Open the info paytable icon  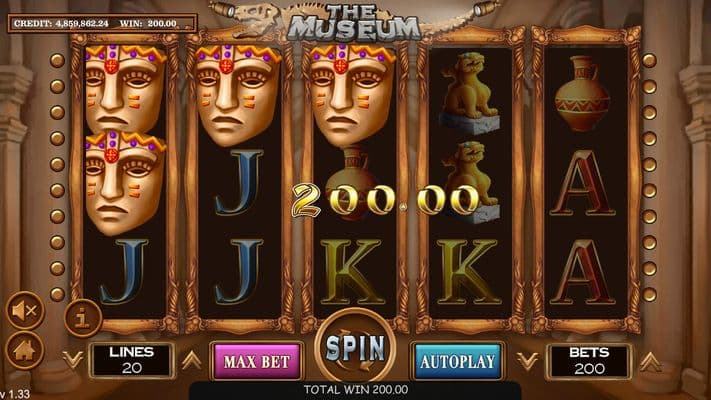pos(83,318)
